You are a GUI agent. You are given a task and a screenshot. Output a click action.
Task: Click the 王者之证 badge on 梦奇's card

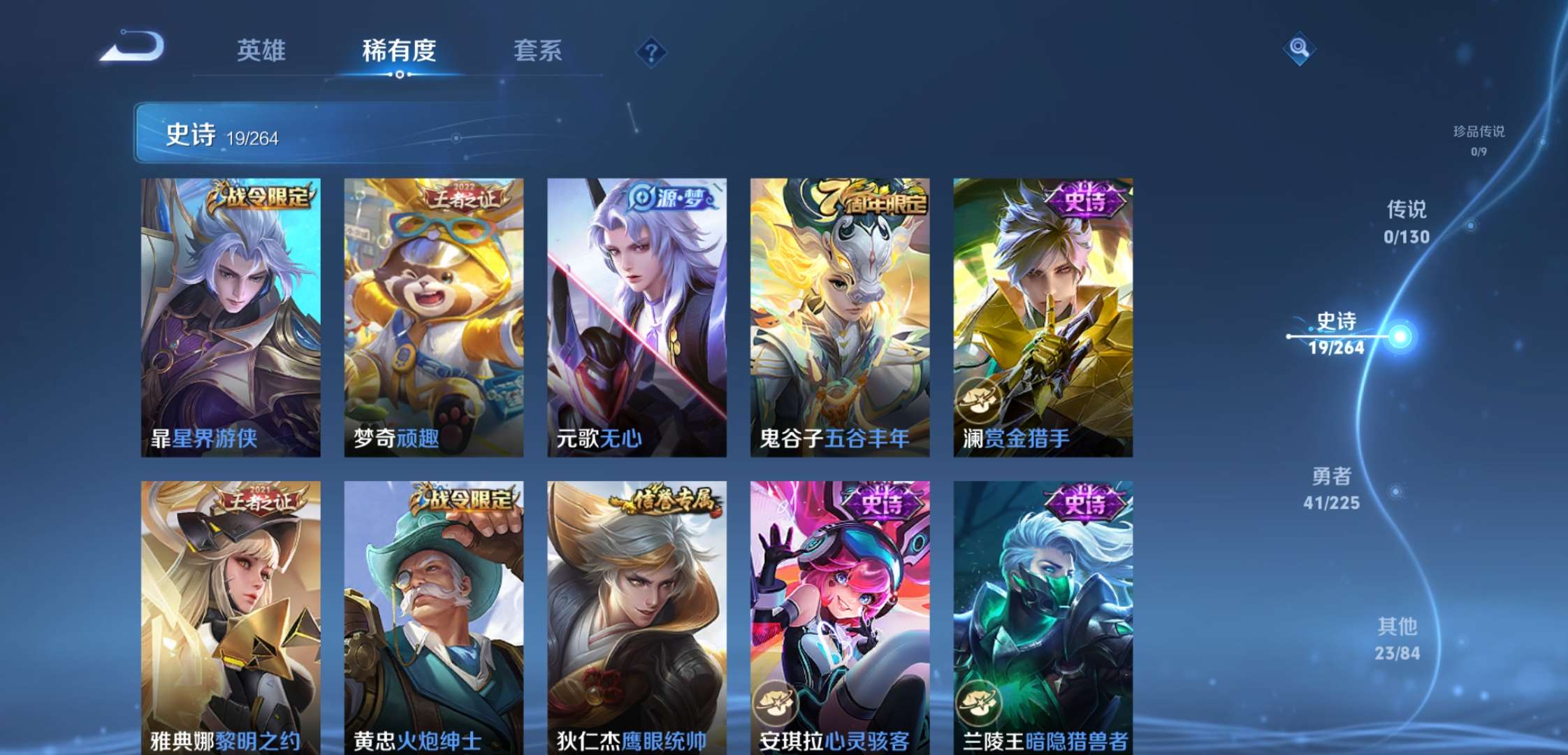click(465, 199)
